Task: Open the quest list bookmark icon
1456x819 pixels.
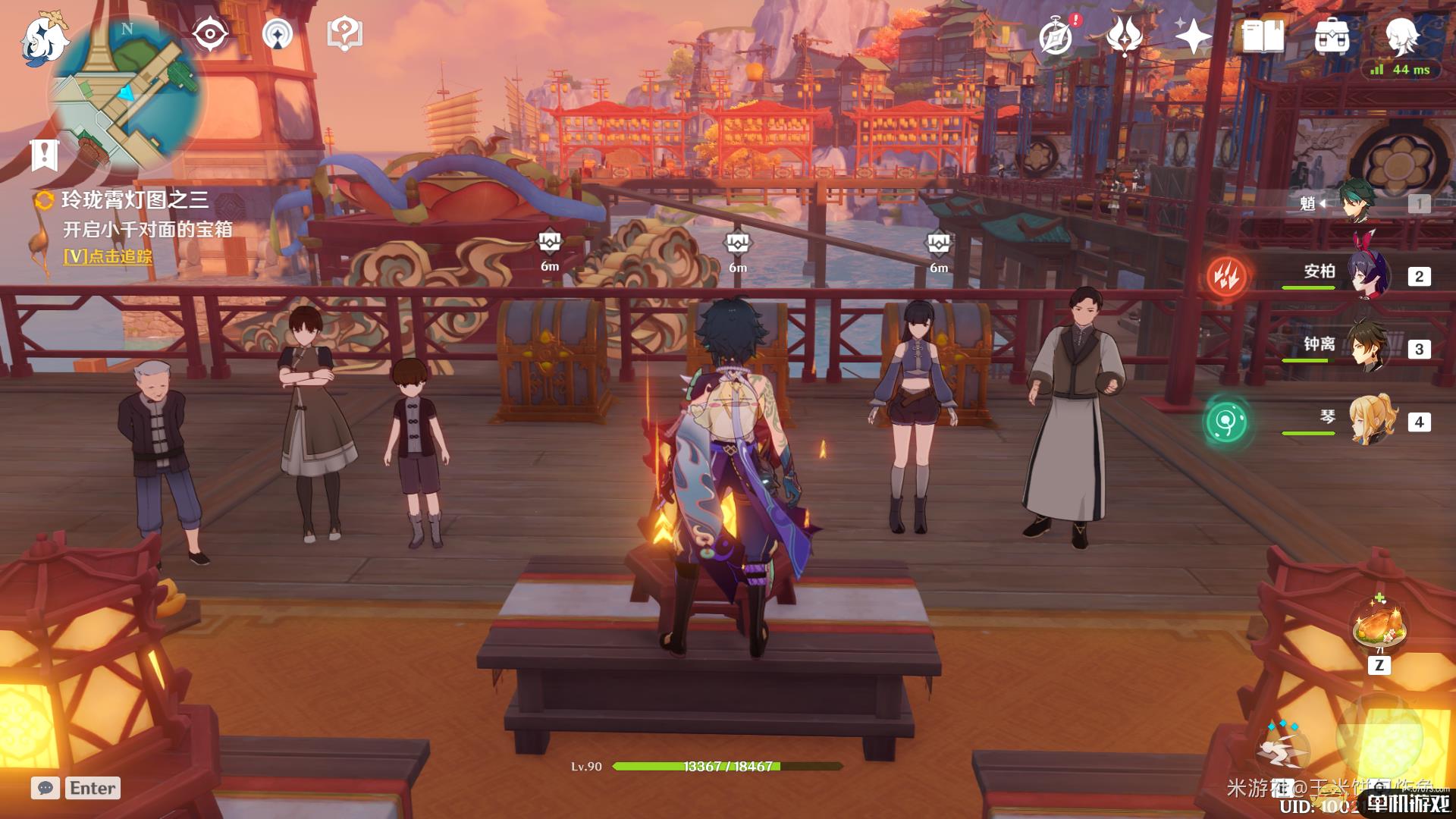Action: point(45,155)
